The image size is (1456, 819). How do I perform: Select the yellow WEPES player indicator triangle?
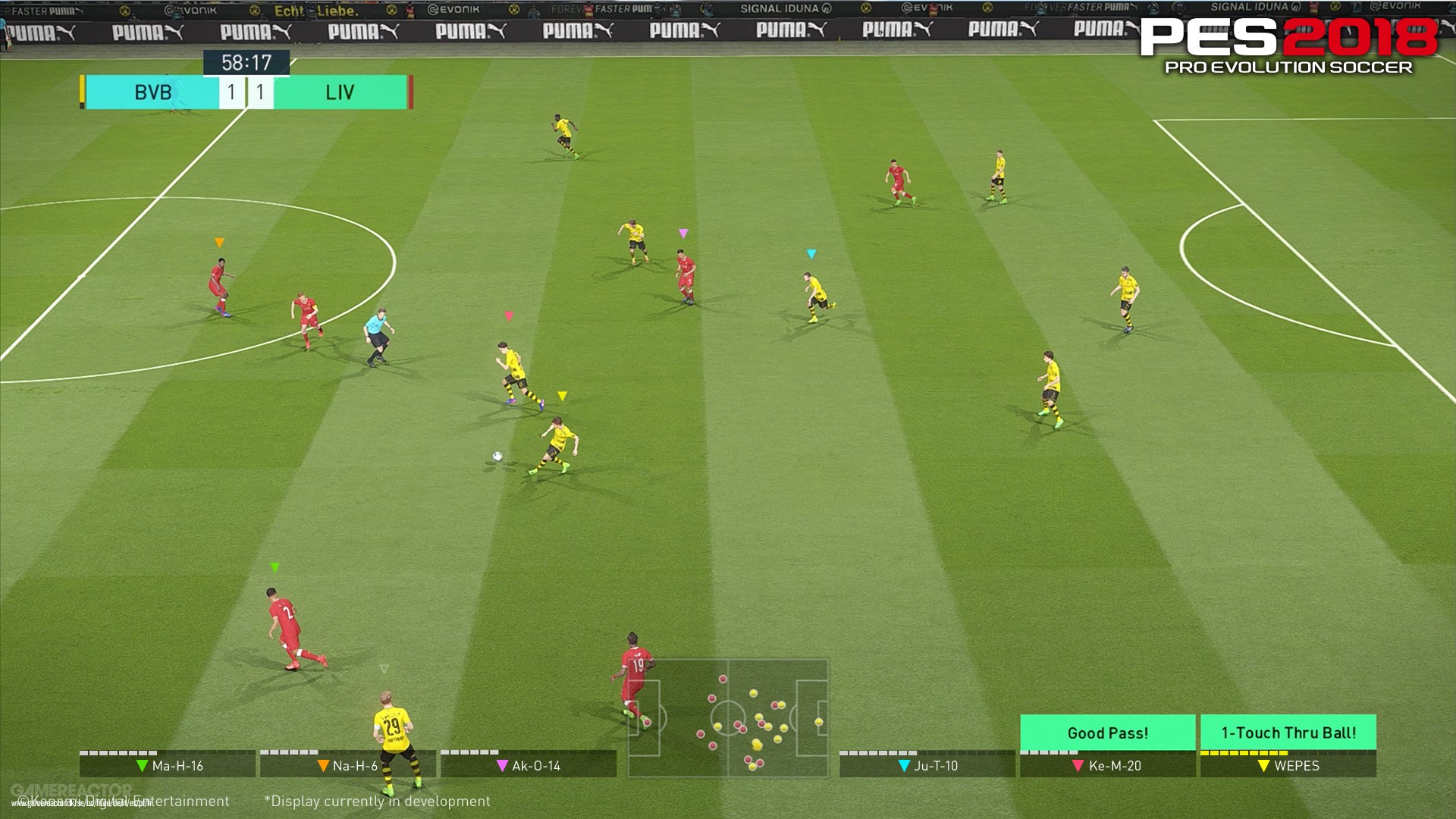click(x=562, y=395)
